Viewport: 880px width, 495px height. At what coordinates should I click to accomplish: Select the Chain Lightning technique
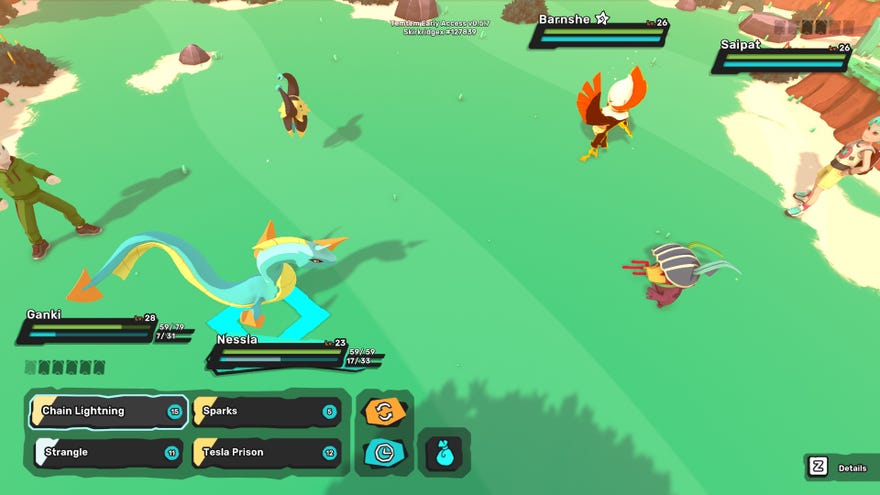point(108,411)
